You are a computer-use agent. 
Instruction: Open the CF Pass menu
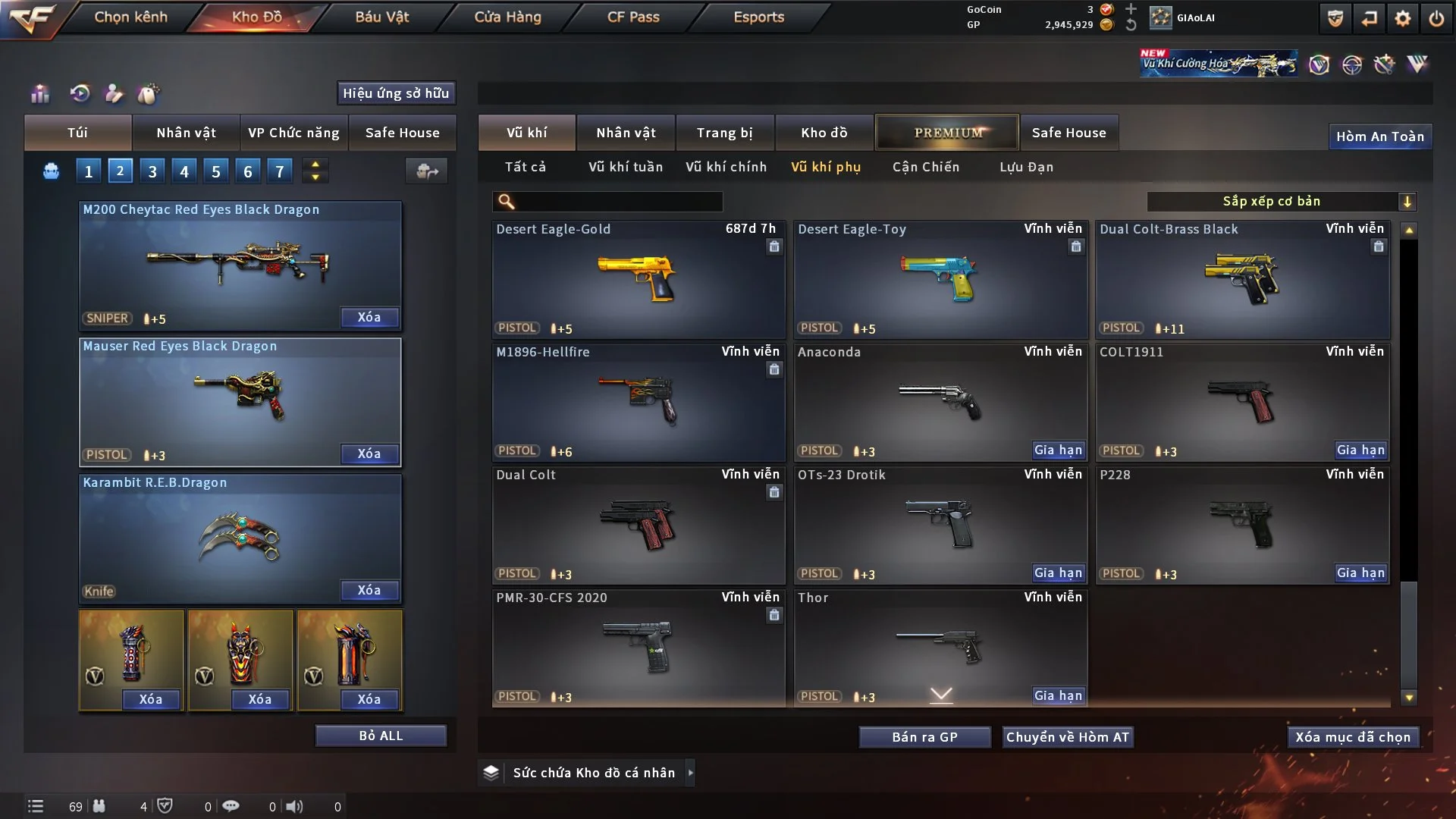pos(632,17)
